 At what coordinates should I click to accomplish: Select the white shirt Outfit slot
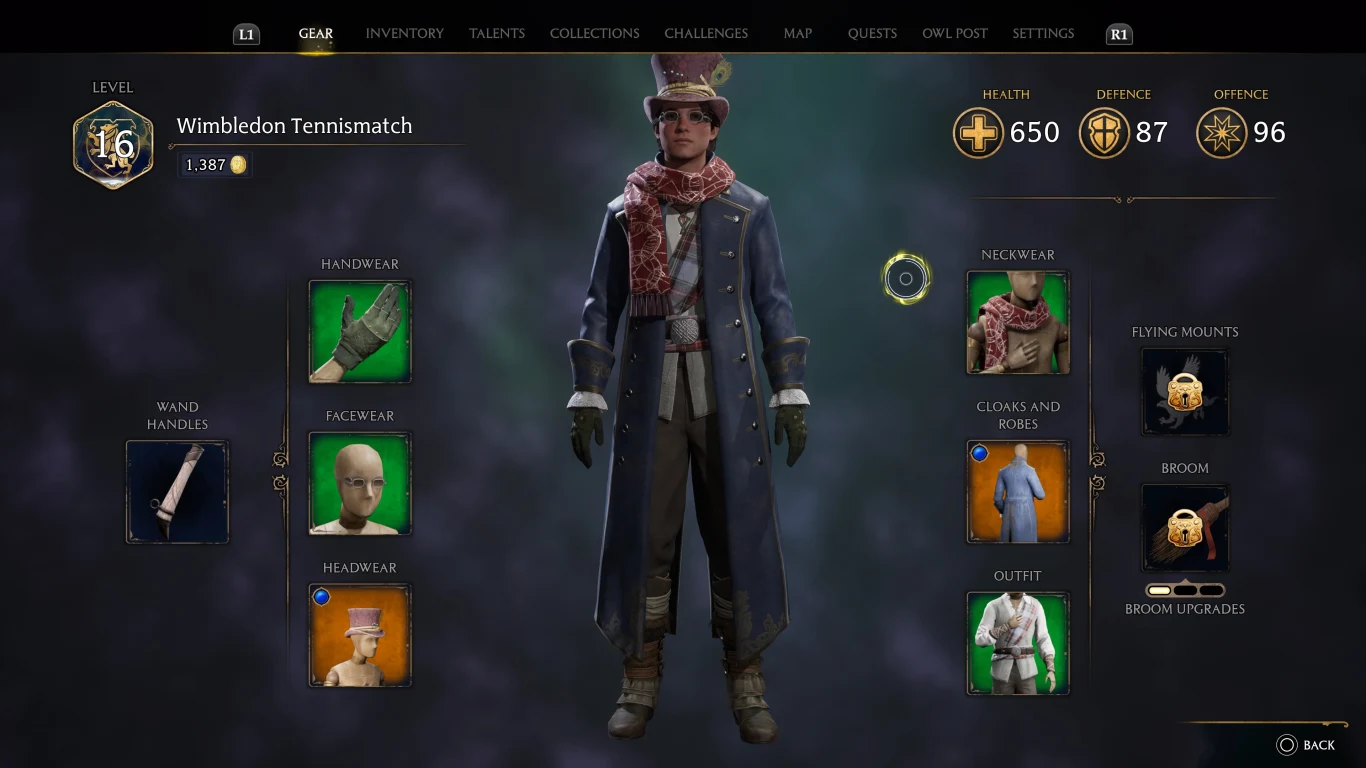point(1018,643)
